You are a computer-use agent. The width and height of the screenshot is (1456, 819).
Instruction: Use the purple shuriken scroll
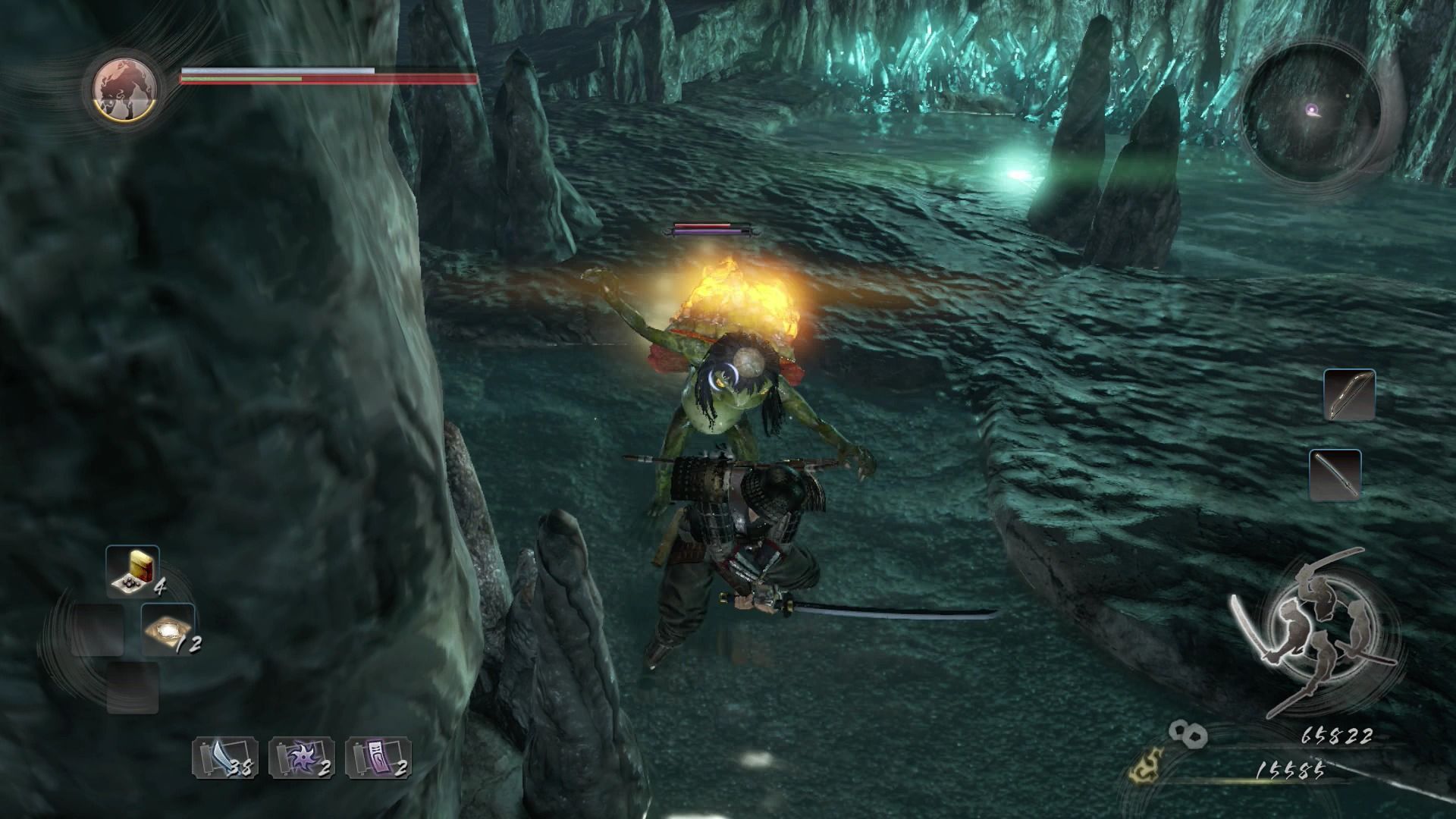301,757
